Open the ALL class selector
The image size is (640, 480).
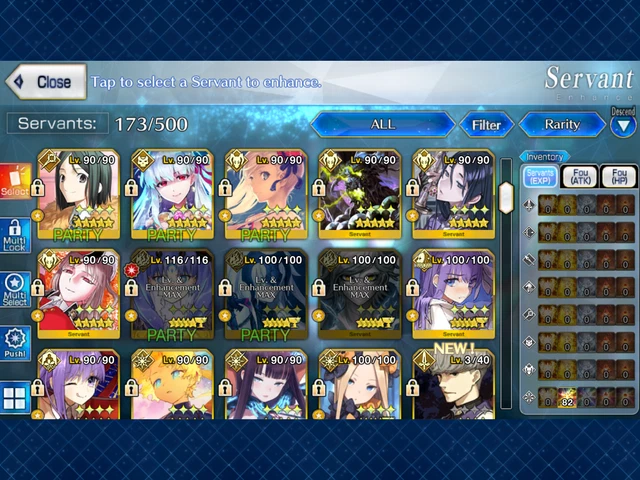click(x=382, y=125)
